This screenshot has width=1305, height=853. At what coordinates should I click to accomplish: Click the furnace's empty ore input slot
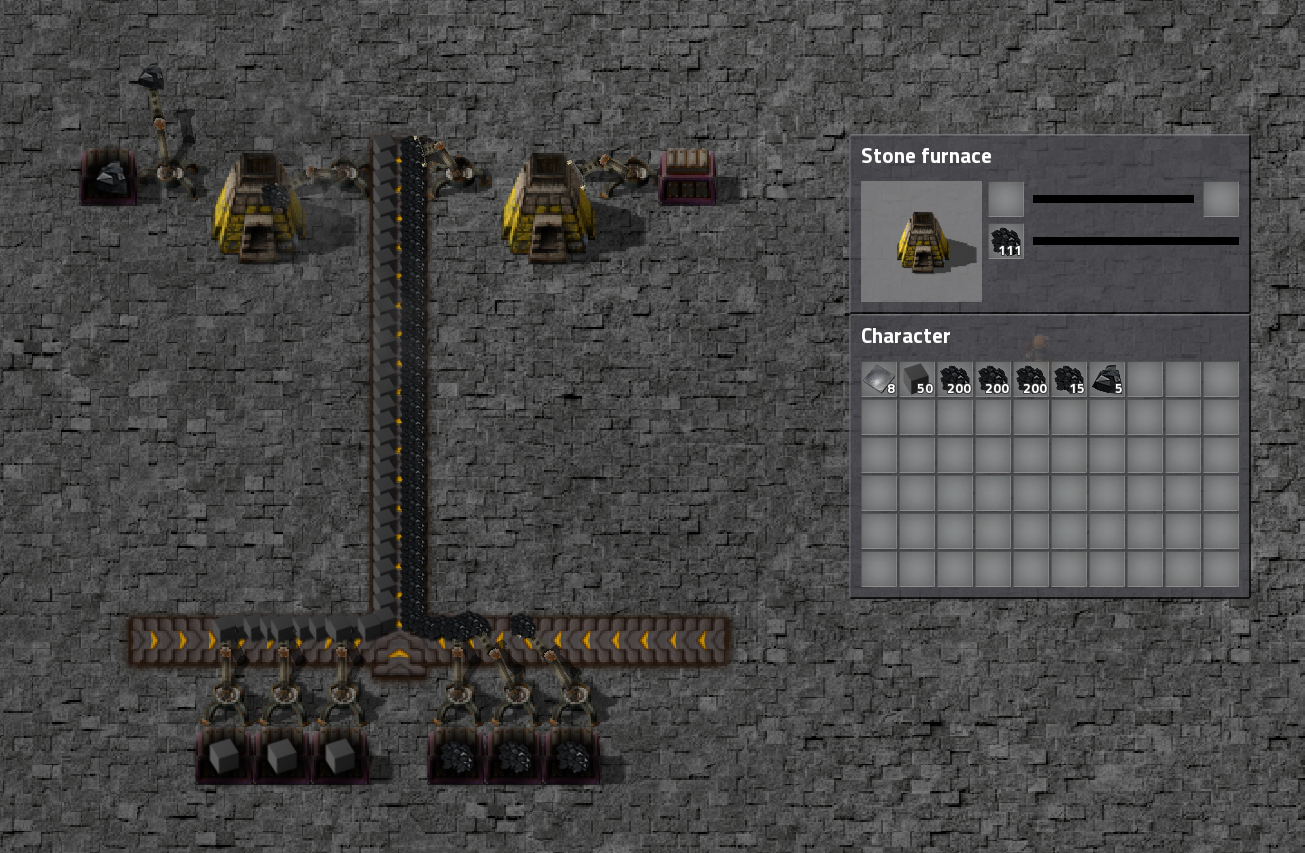[x=1006, y=200]
